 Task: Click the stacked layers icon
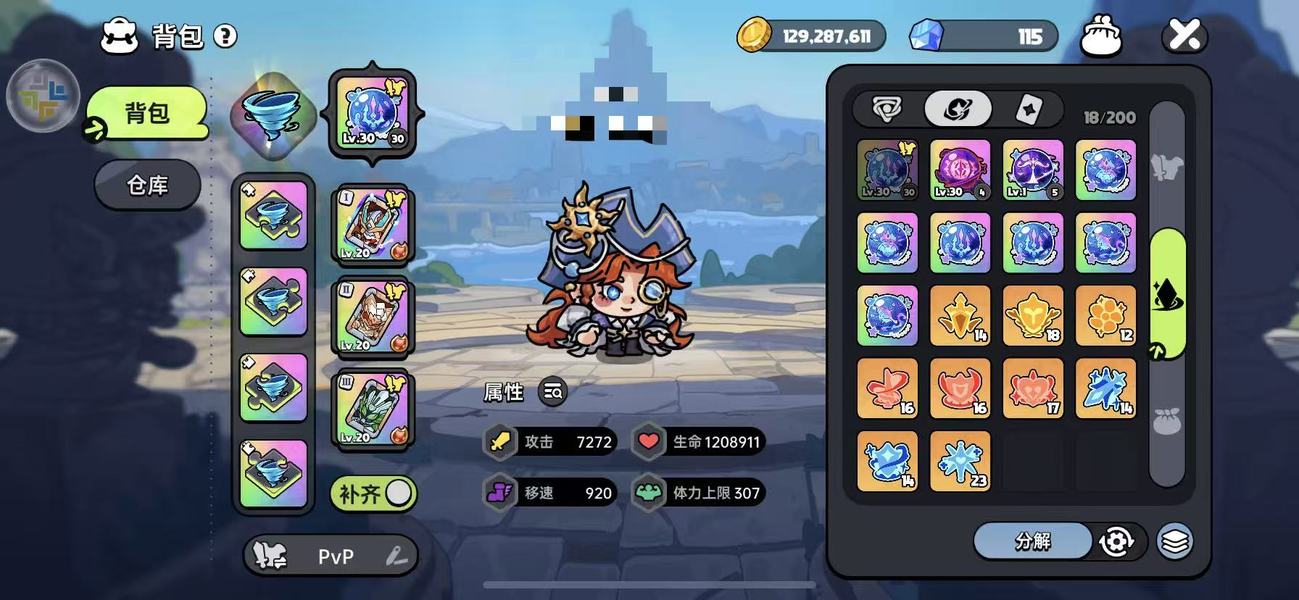[1175, 541]
